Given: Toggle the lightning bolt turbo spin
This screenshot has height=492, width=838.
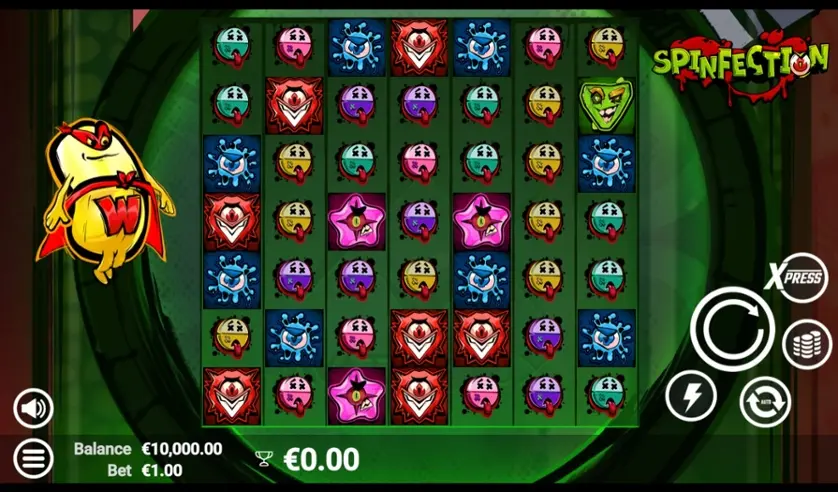Looking at the screenshot, I should point(691,395).
